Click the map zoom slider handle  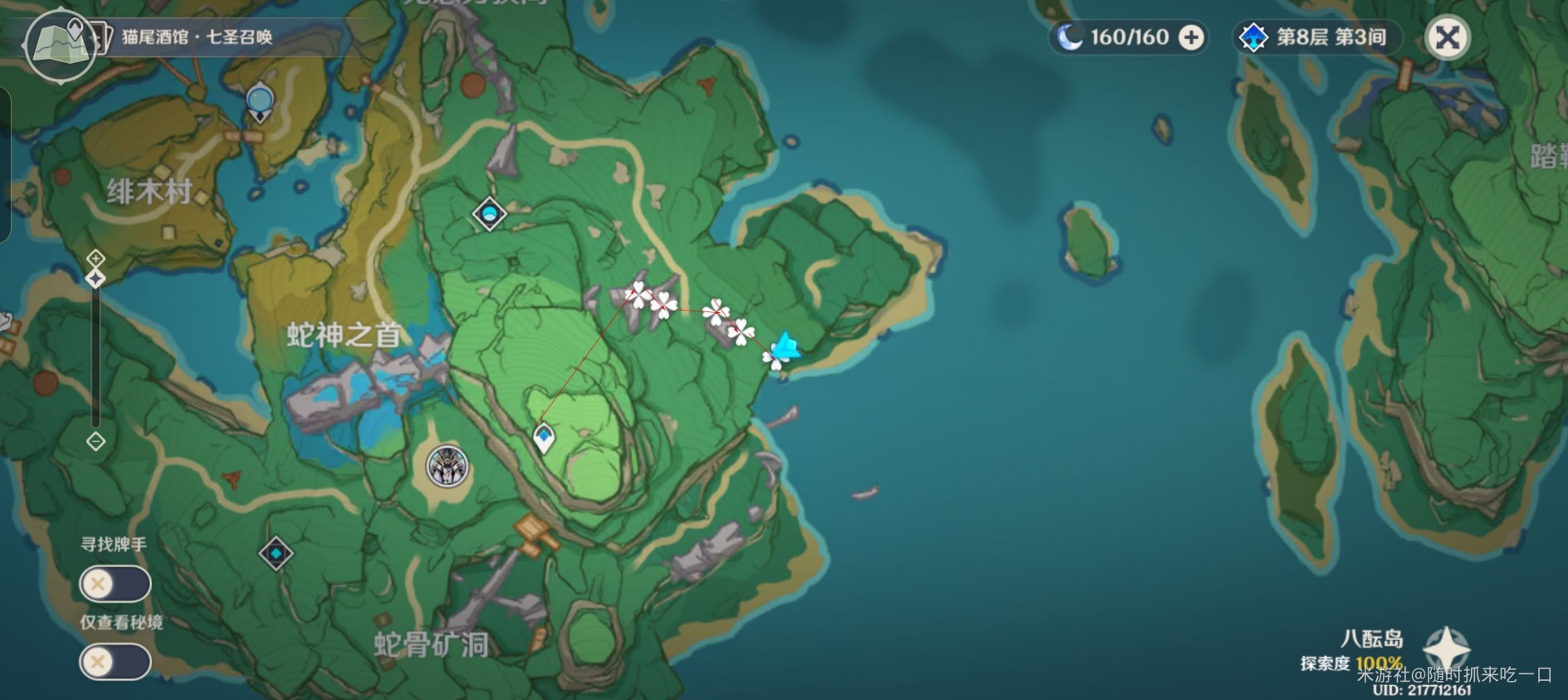pyautogui.click(x=95, y=278)
